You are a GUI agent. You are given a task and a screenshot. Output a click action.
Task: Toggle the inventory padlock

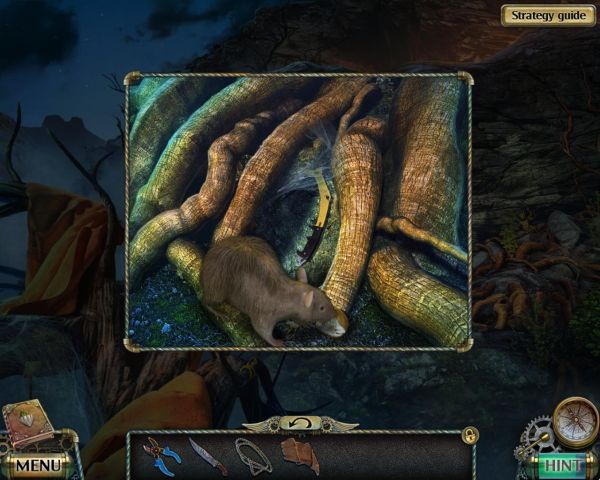point(469,434)
